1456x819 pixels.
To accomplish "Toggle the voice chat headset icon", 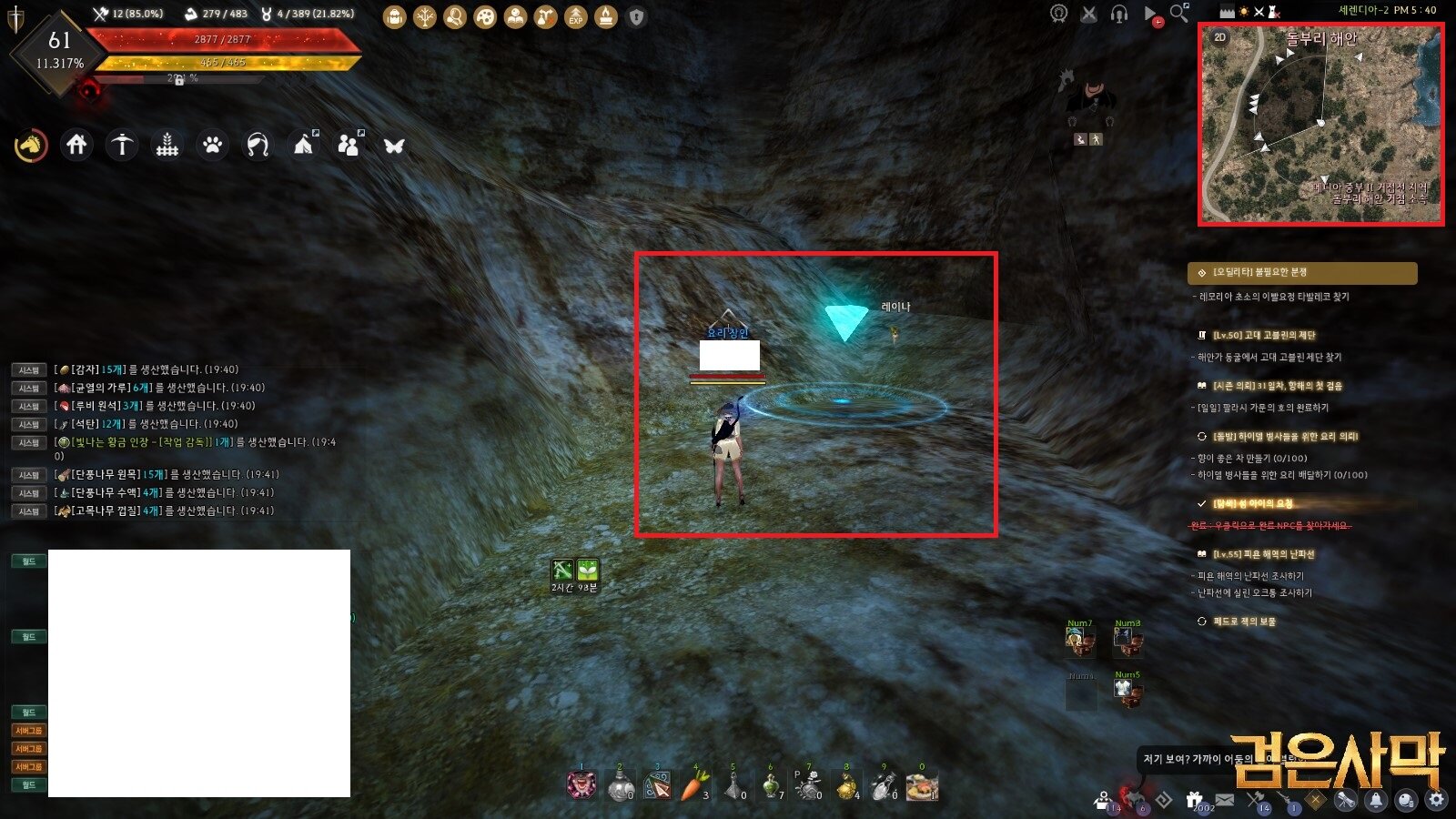I will 1121,15.
